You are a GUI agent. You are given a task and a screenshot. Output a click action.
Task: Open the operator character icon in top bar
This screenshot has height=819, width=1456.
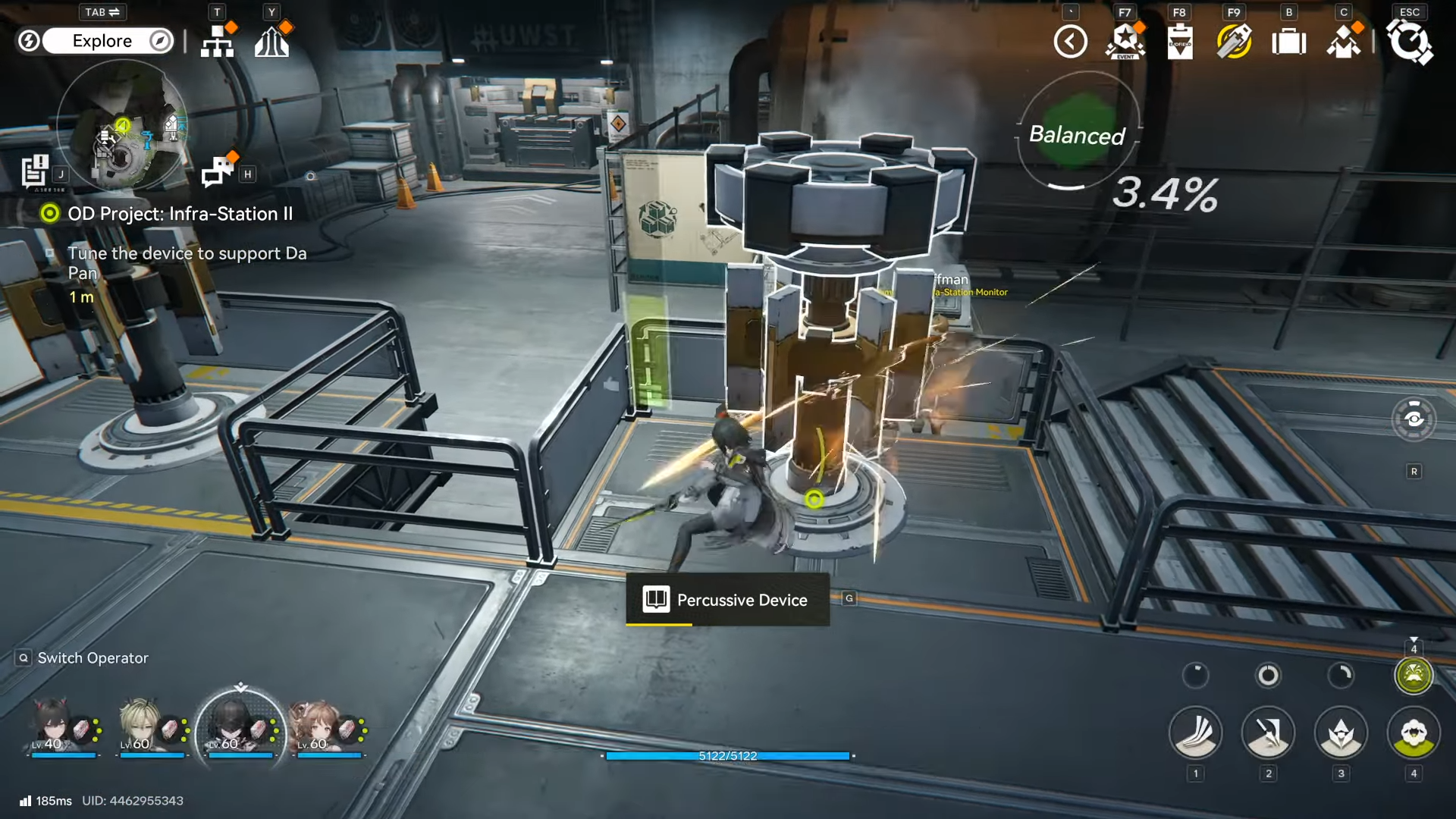click(x=1344, y=42)
